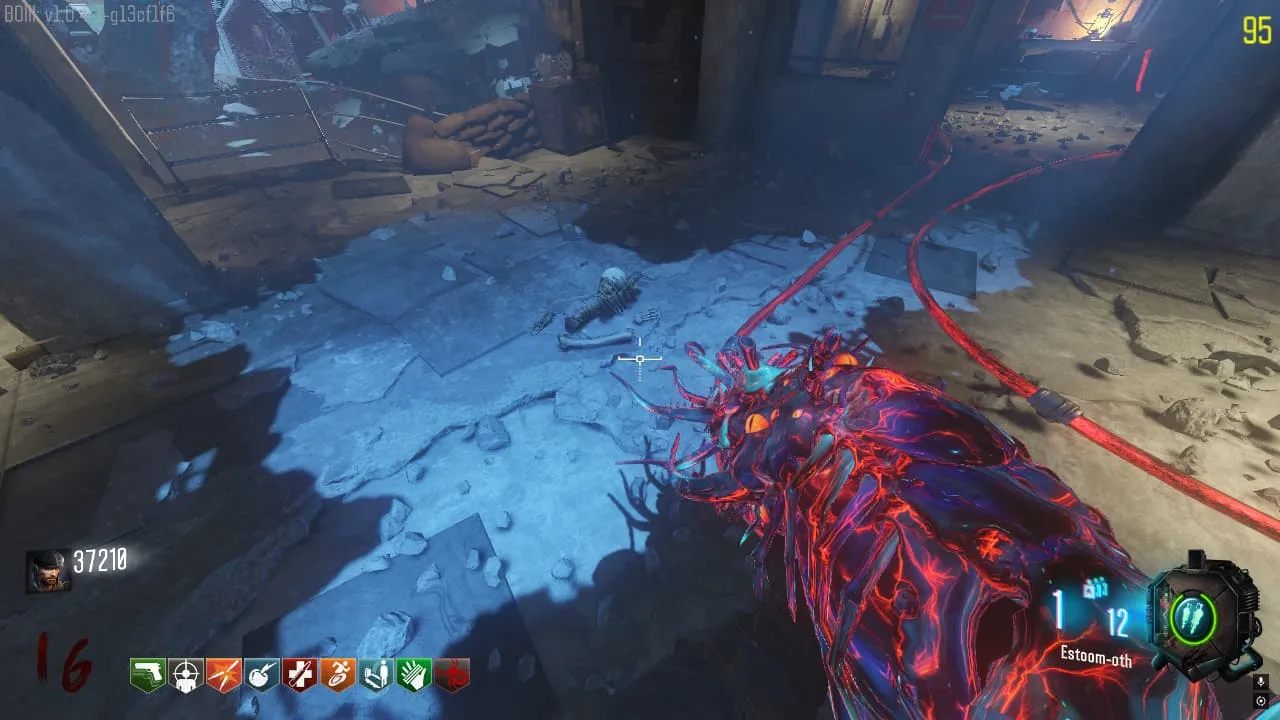Choose the orange Double Tap perk icon
The width and height of the screenshot is (1280, 720).
point(224,675)
